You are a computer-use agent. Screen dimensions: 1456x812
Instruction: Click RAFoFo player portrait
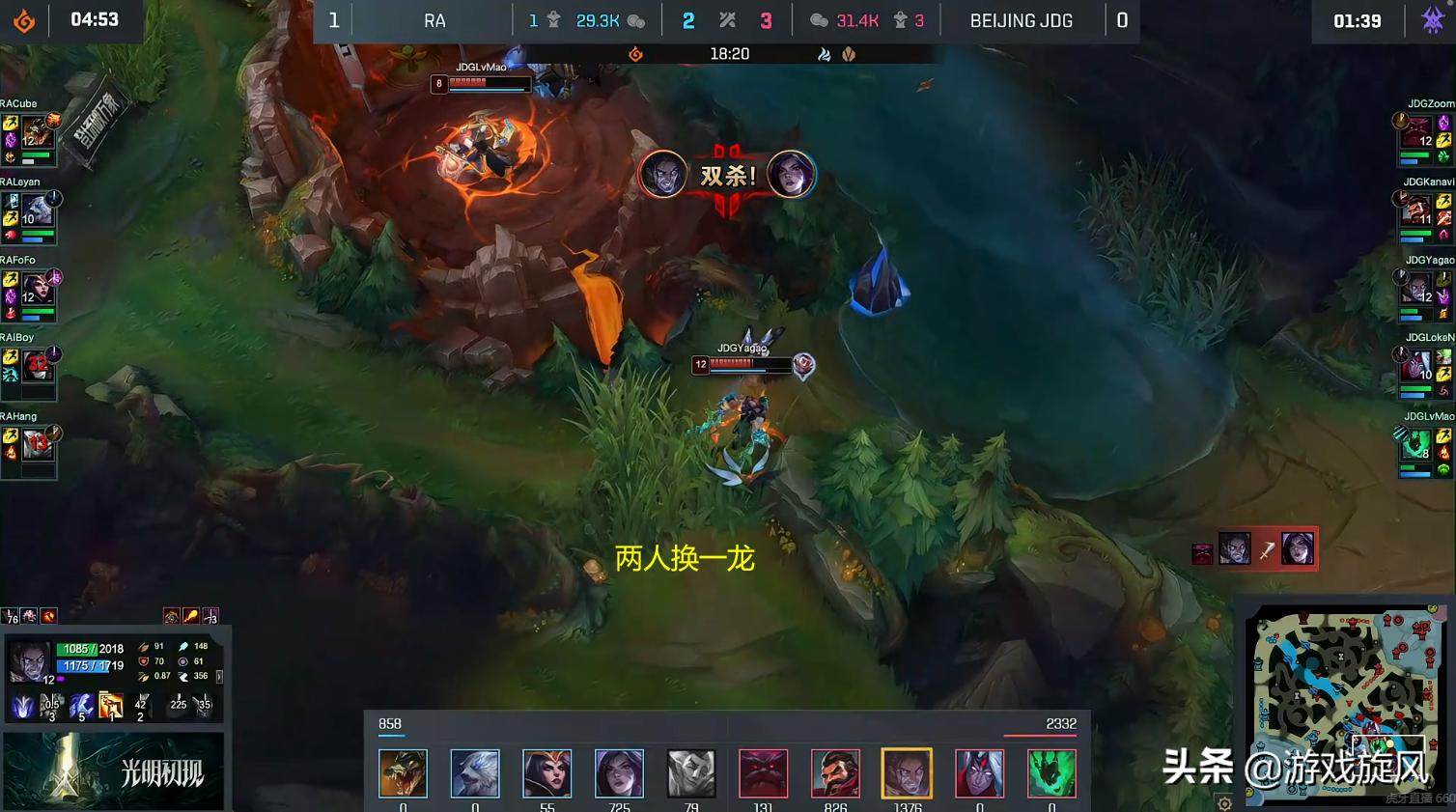[37, 288]
